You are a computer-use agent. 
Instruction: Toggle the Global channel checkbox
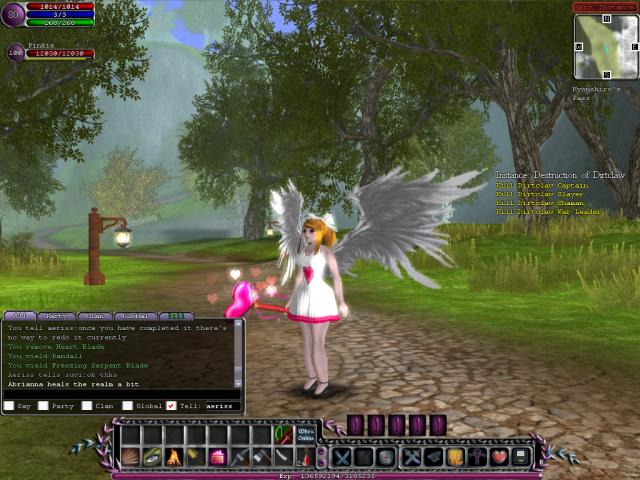[128, 406]
